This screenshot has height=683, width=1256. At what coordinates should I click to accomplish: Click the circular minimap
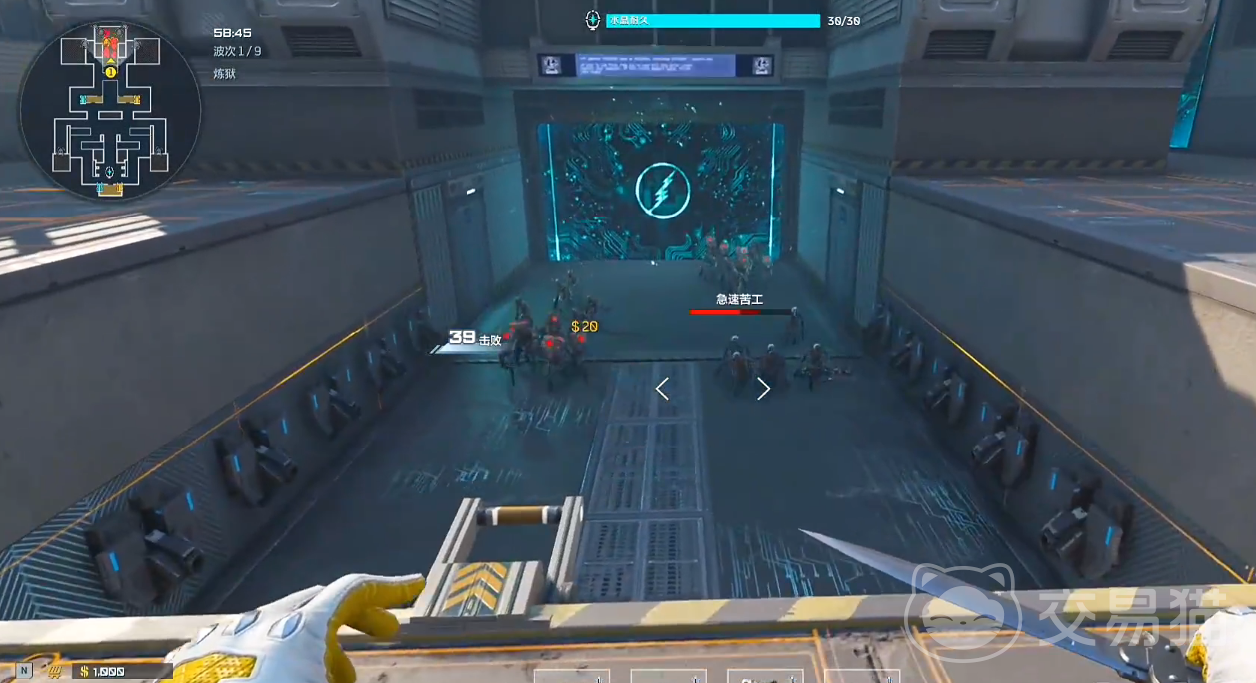[110, 110]
